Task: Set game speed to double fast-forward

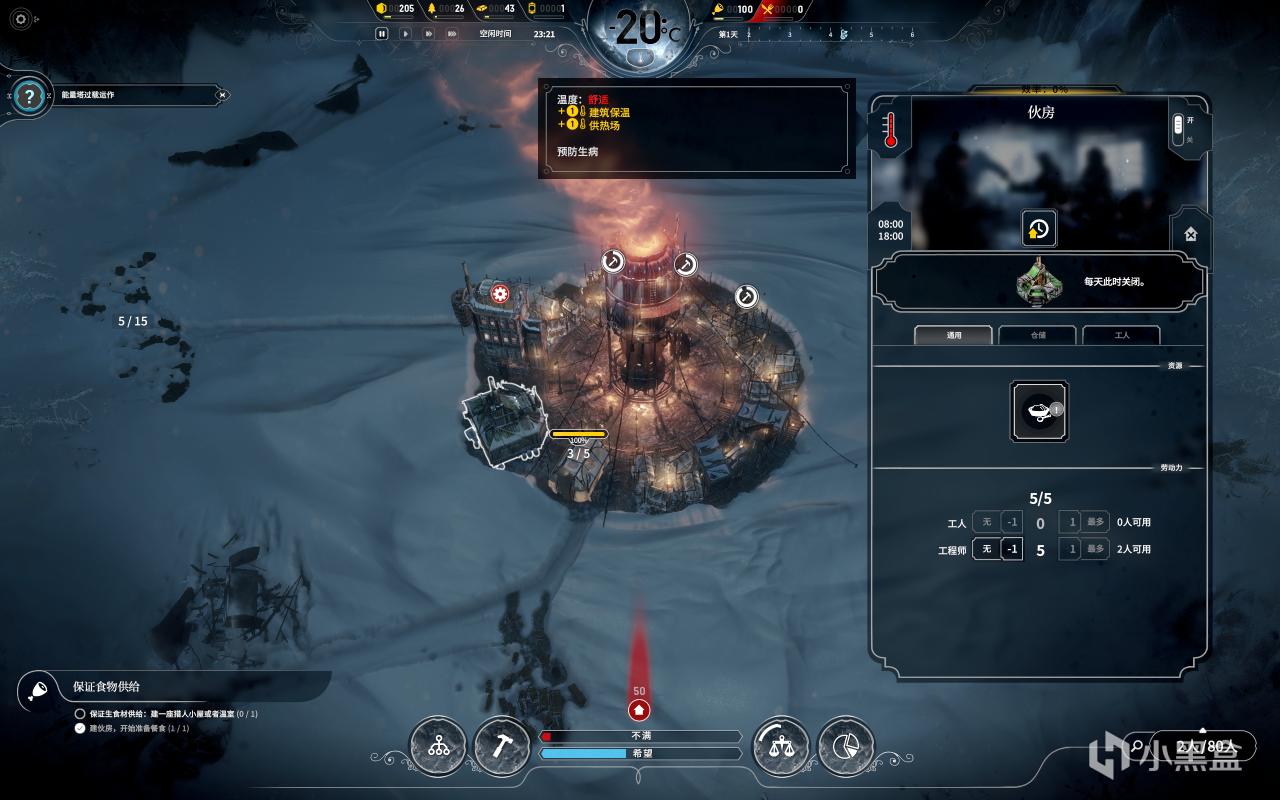Action: pyautogui.click(x=428, y=33)
